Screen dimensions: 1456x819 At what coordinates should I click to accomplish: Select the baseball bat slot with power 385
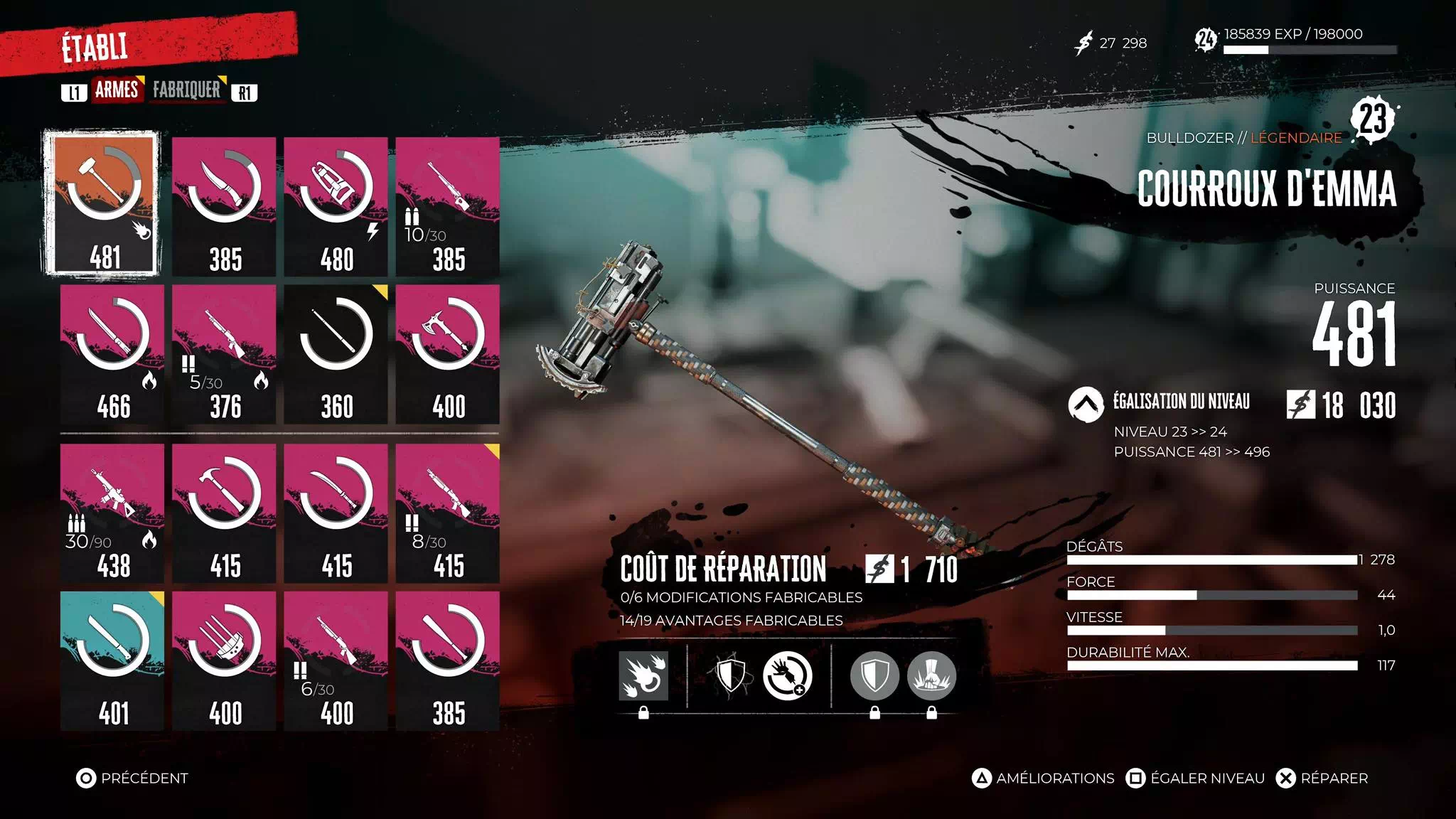[x=447, y=660]
